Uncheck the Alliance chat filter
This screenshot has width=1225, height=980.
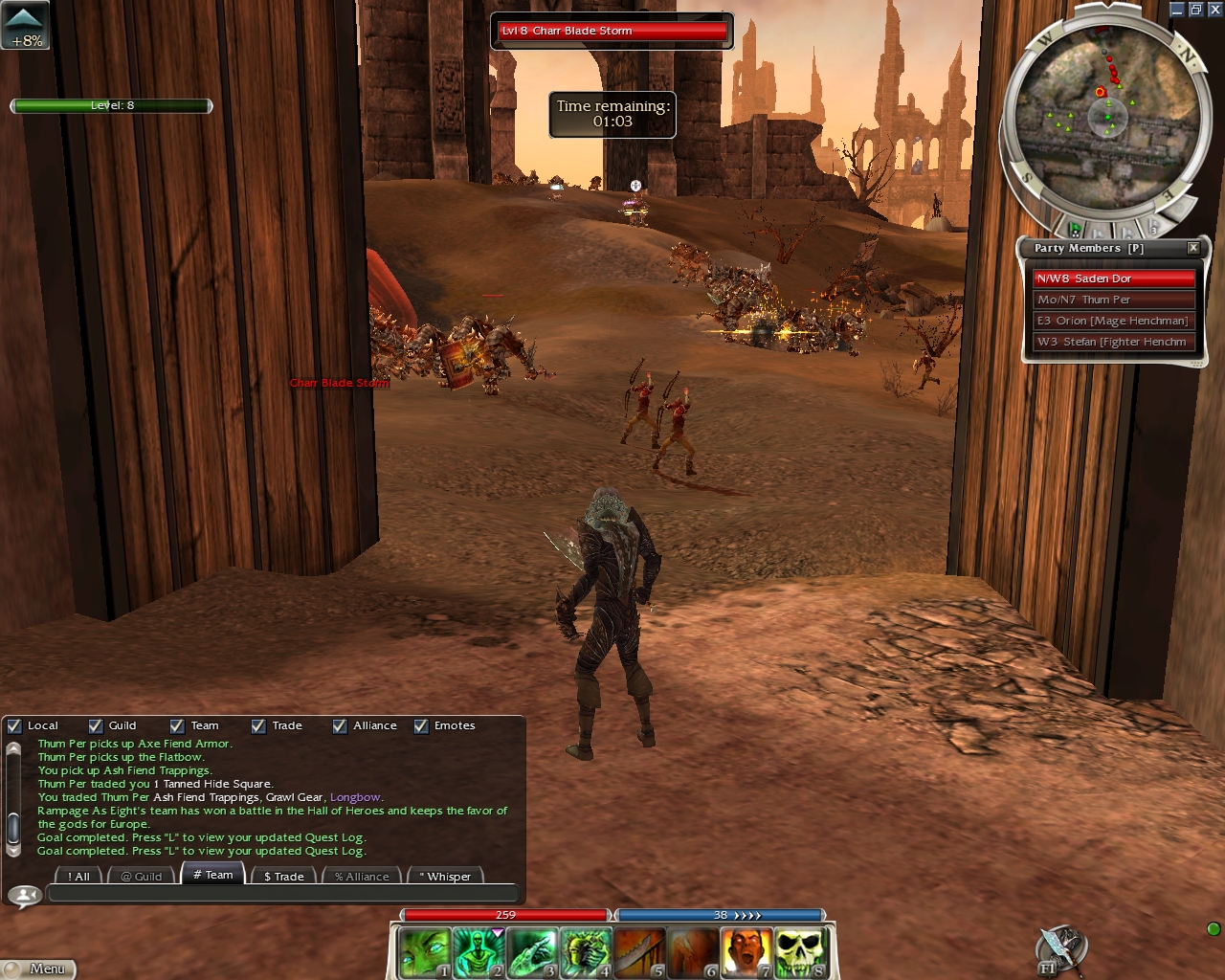pyautogui.click(x=340, y=725)
